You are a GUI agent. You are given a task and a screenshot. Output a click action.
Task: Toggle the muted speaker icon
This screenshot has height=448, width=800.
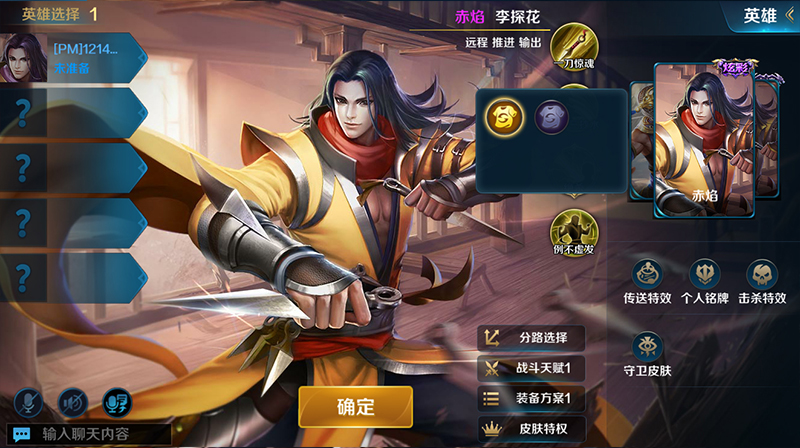[x=72, y=402]
